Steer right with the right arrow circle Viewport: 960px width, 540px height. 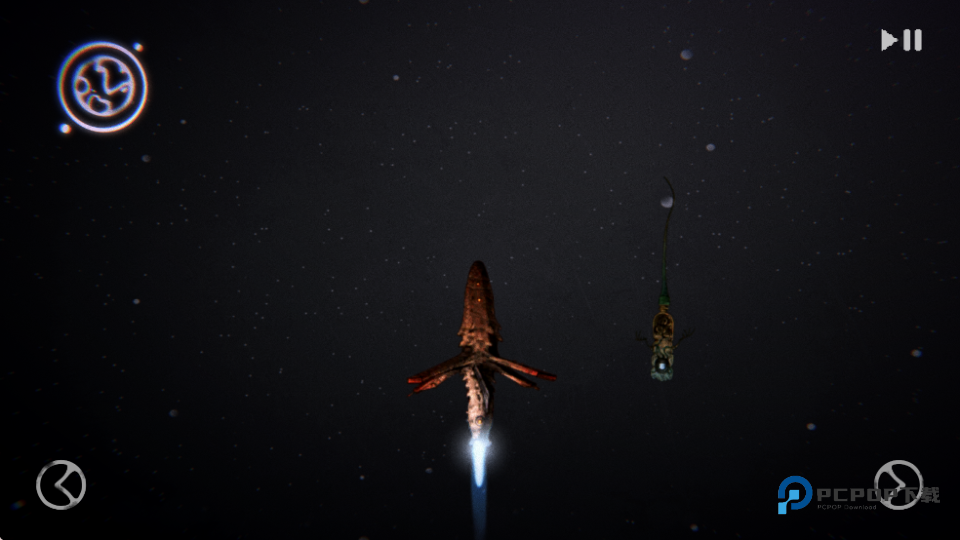point(897,485)
